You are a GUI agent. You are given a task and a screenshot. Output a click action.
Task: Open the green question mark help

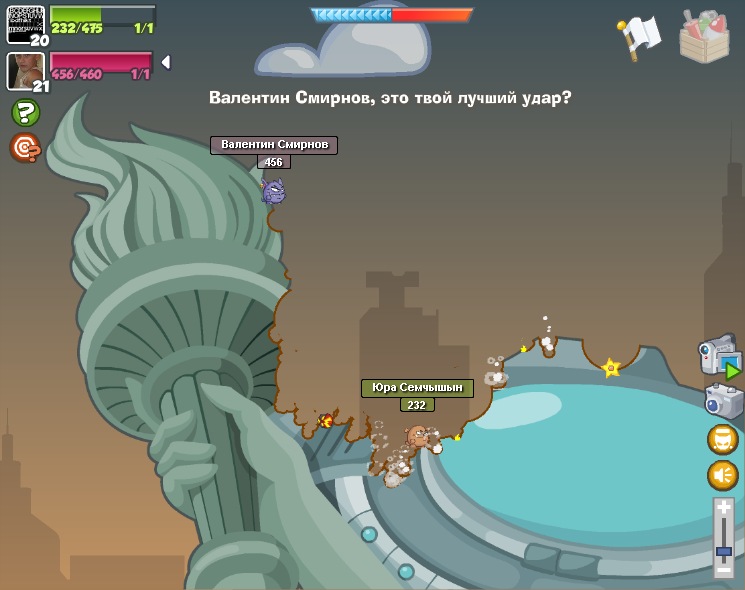click(25, 112)
